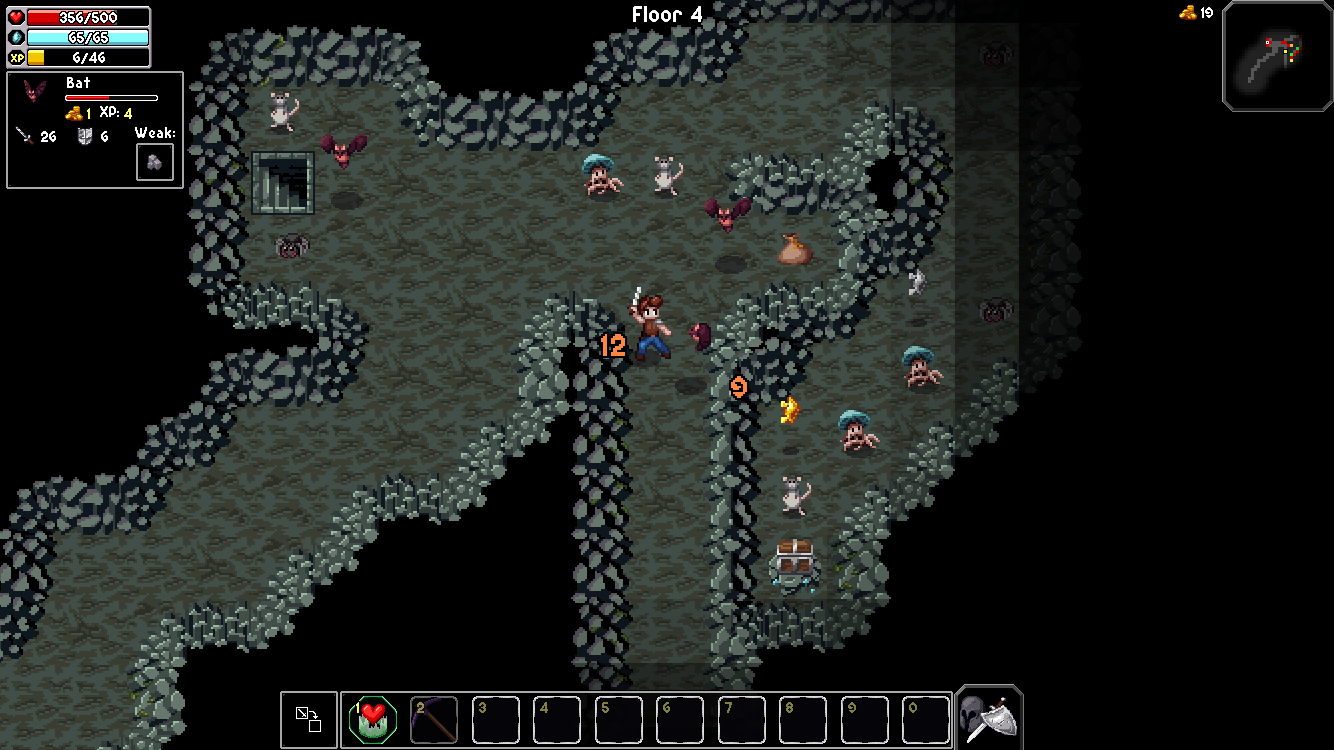Click the gold pile icon near the minimap
The image size is (1334, 750).
click(1186, 13)
